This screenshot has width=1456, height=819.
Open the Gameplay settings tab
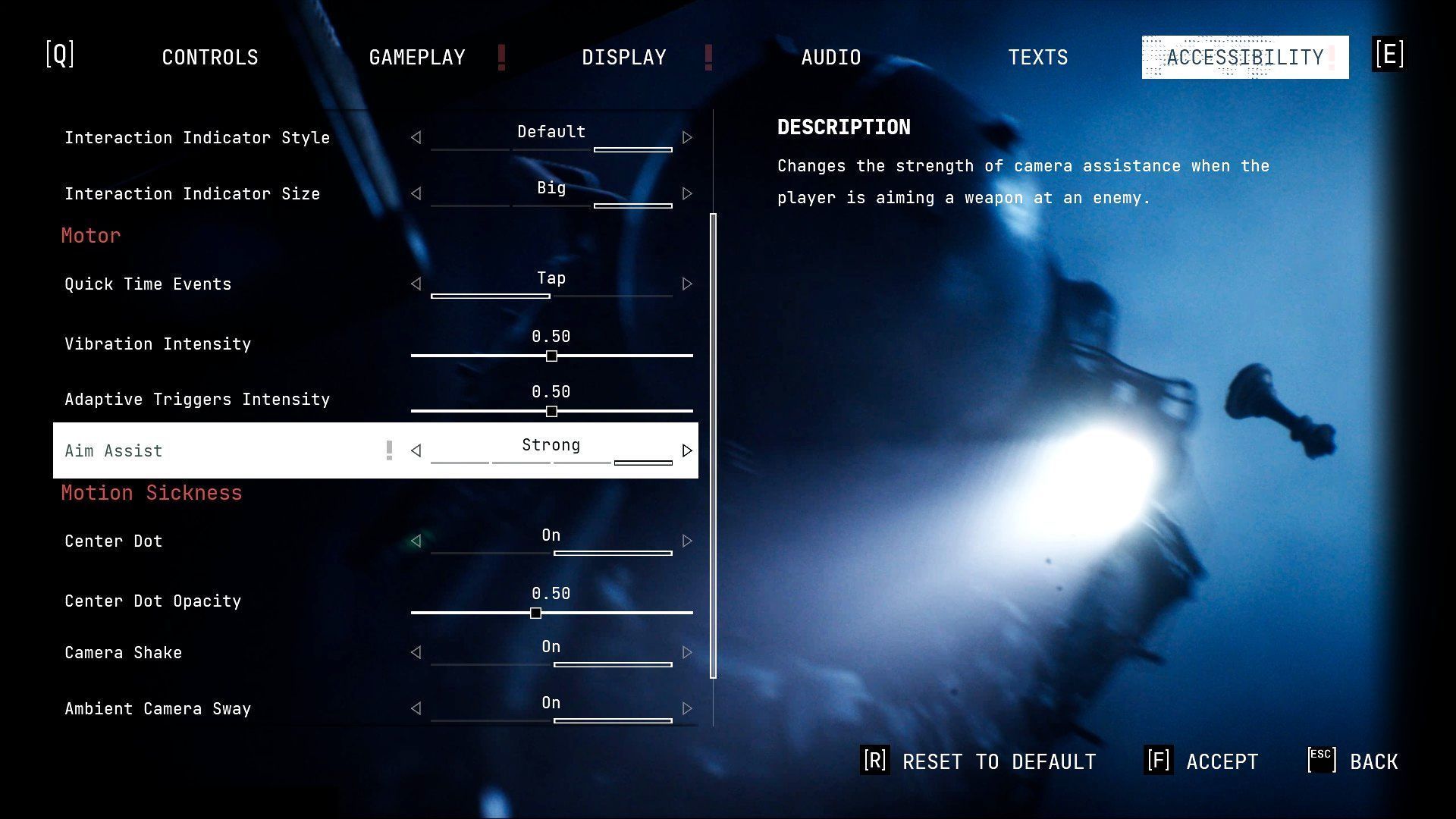[417, 58]
